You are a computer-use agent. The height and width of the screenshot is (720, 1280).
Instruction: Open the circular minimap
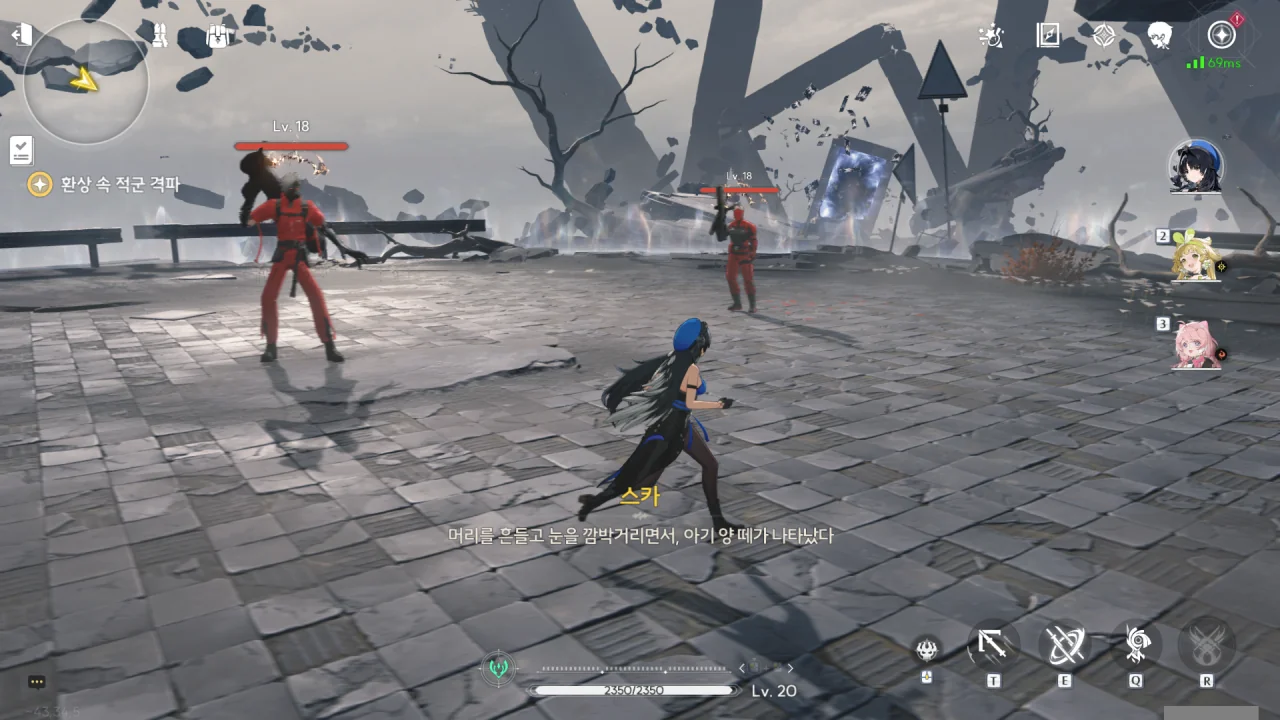point(86,81)
